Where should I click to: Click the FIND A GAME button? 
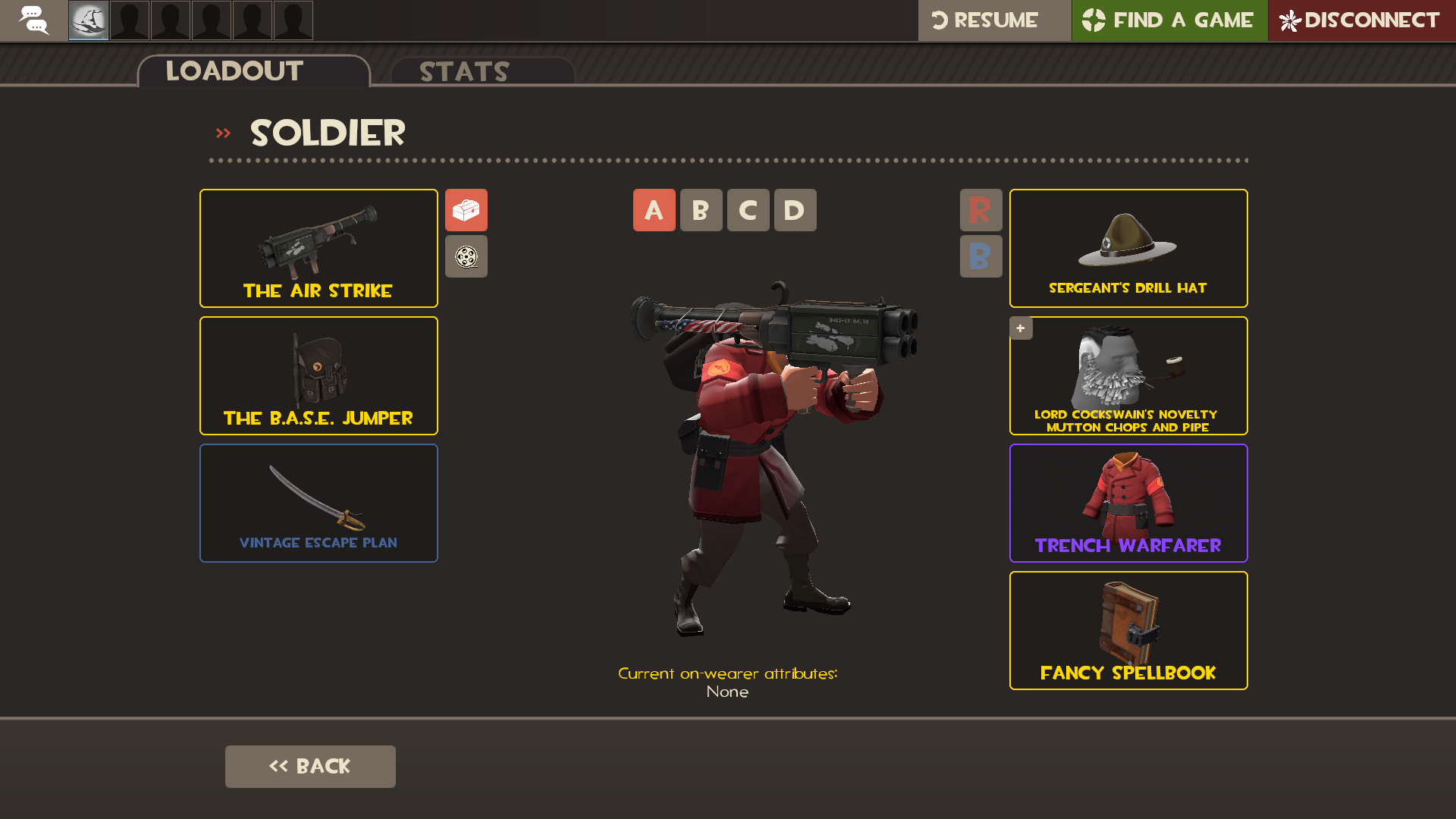pos(1169,20)
